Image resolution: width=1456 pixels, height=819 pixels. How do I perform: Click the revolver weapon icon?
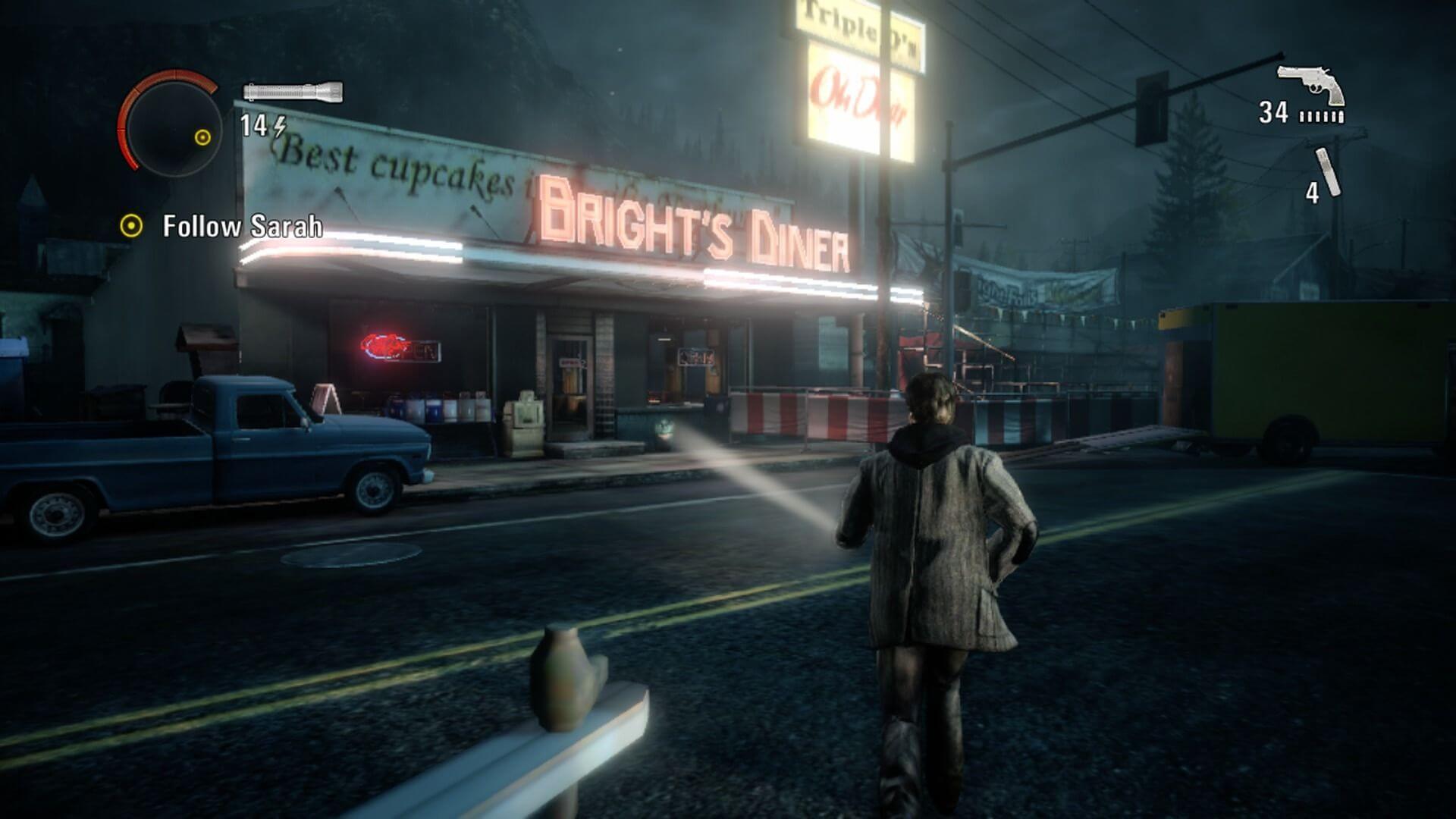tap(1310, 84)
